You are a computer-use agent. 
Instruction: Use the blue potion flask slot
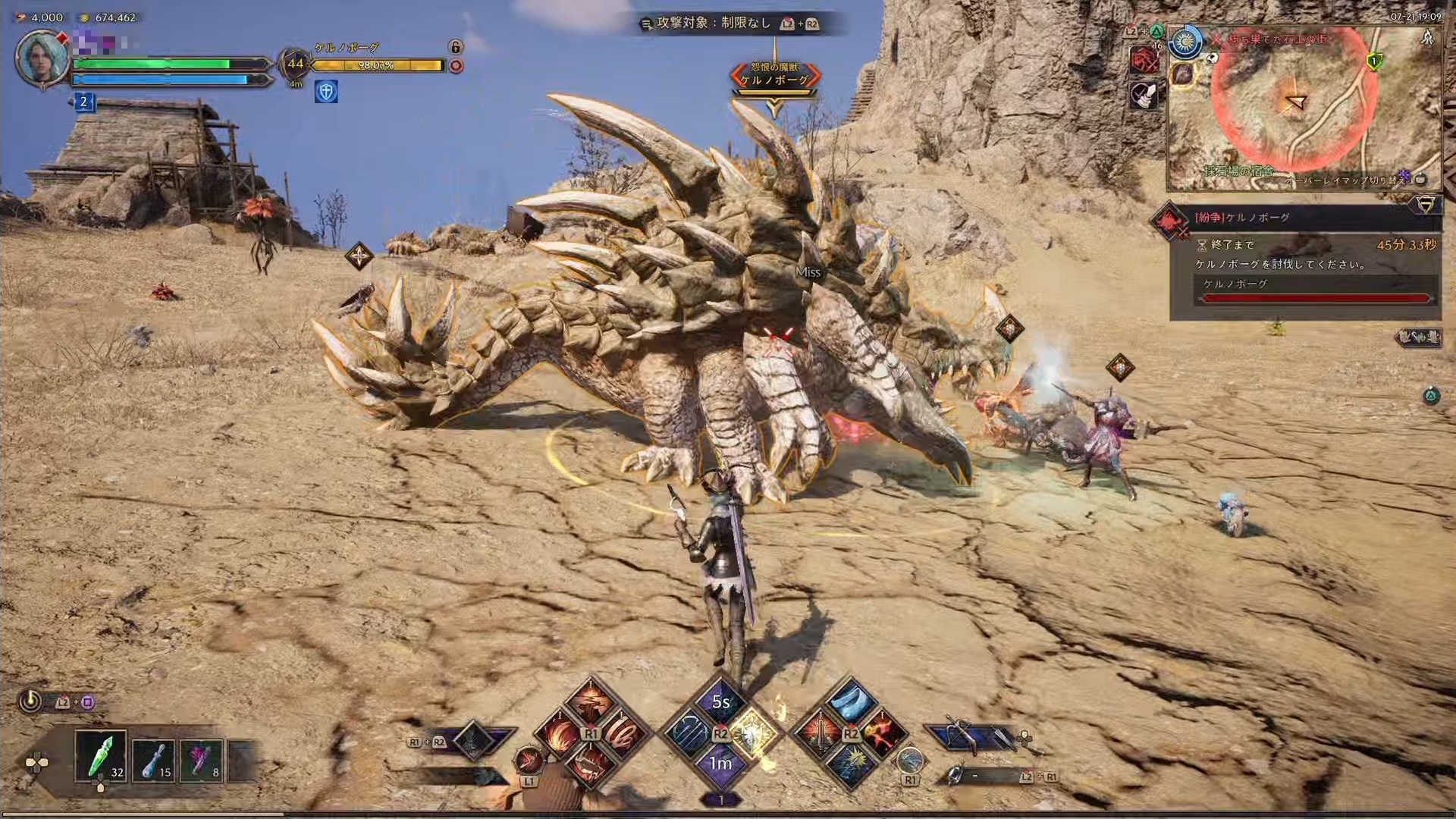(x=154, y=759)
